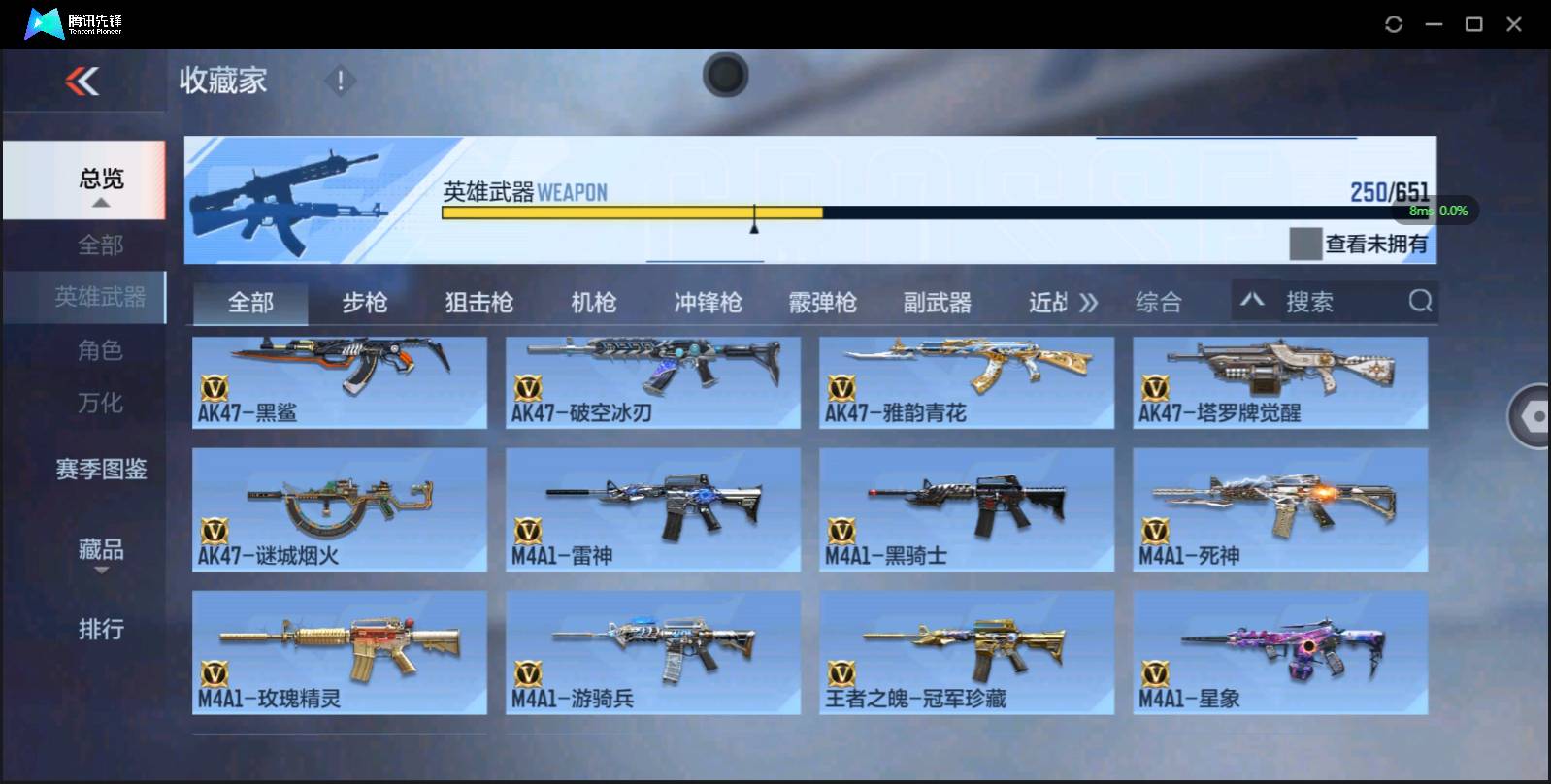The height and width of the screenshot is (784, 1551).
Task: Click the back arrow to exit 收藏家
Action: (82, 82)
